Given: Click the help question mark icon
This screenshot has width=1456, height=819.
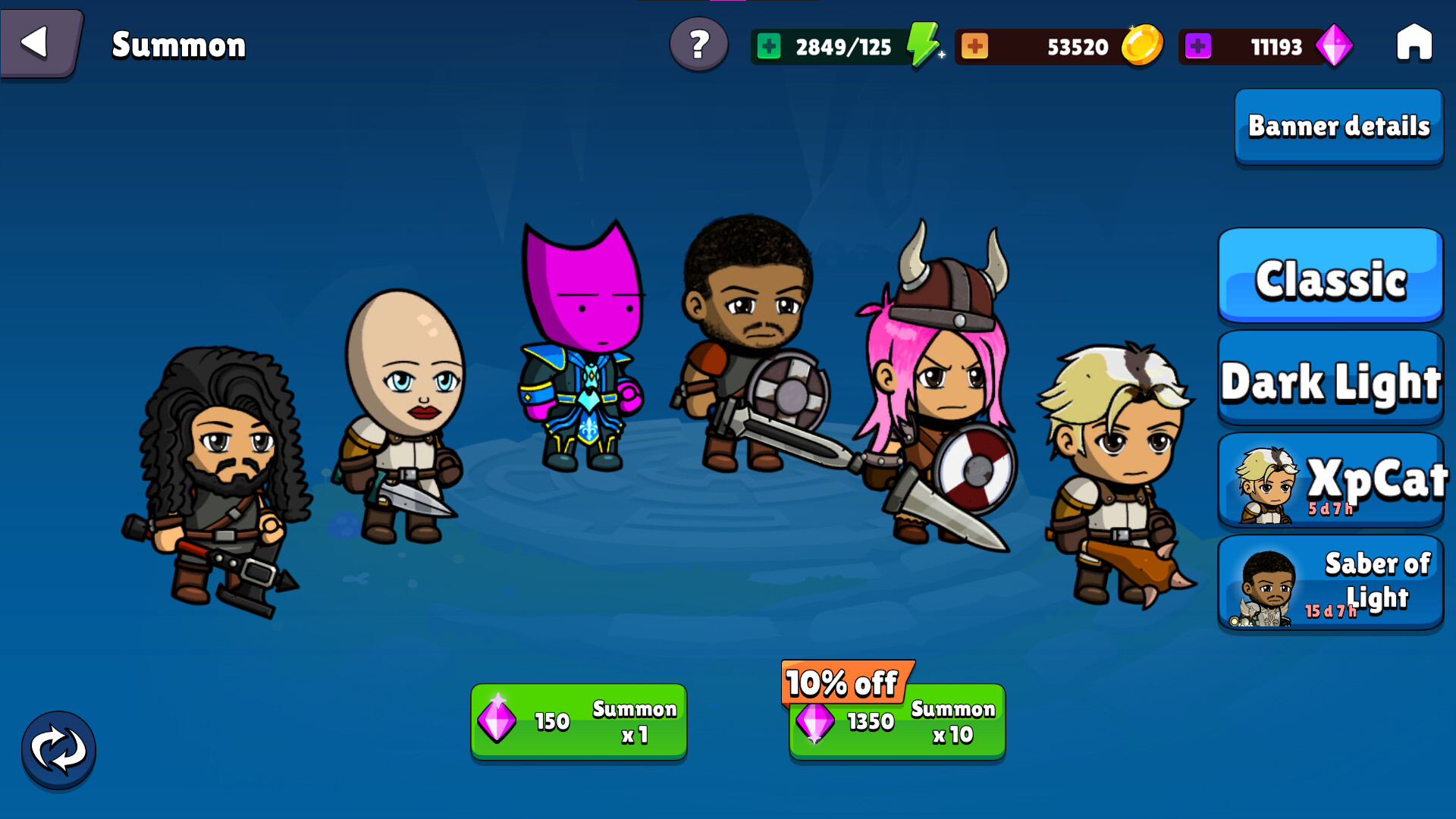Looking at the screenshot, I should point(698,46).
